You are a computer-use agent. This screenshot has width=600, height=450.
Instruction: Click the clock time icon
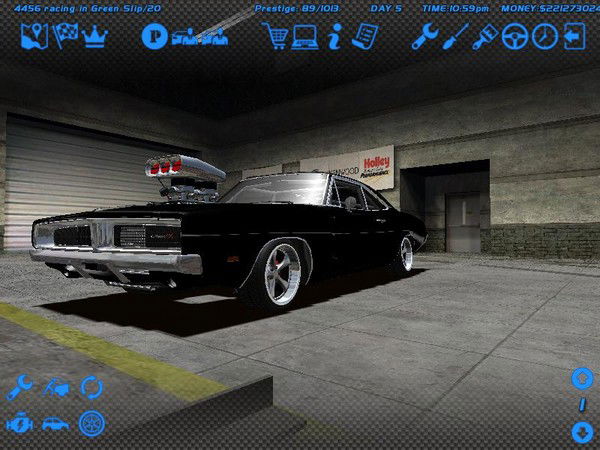coord(545,37)
